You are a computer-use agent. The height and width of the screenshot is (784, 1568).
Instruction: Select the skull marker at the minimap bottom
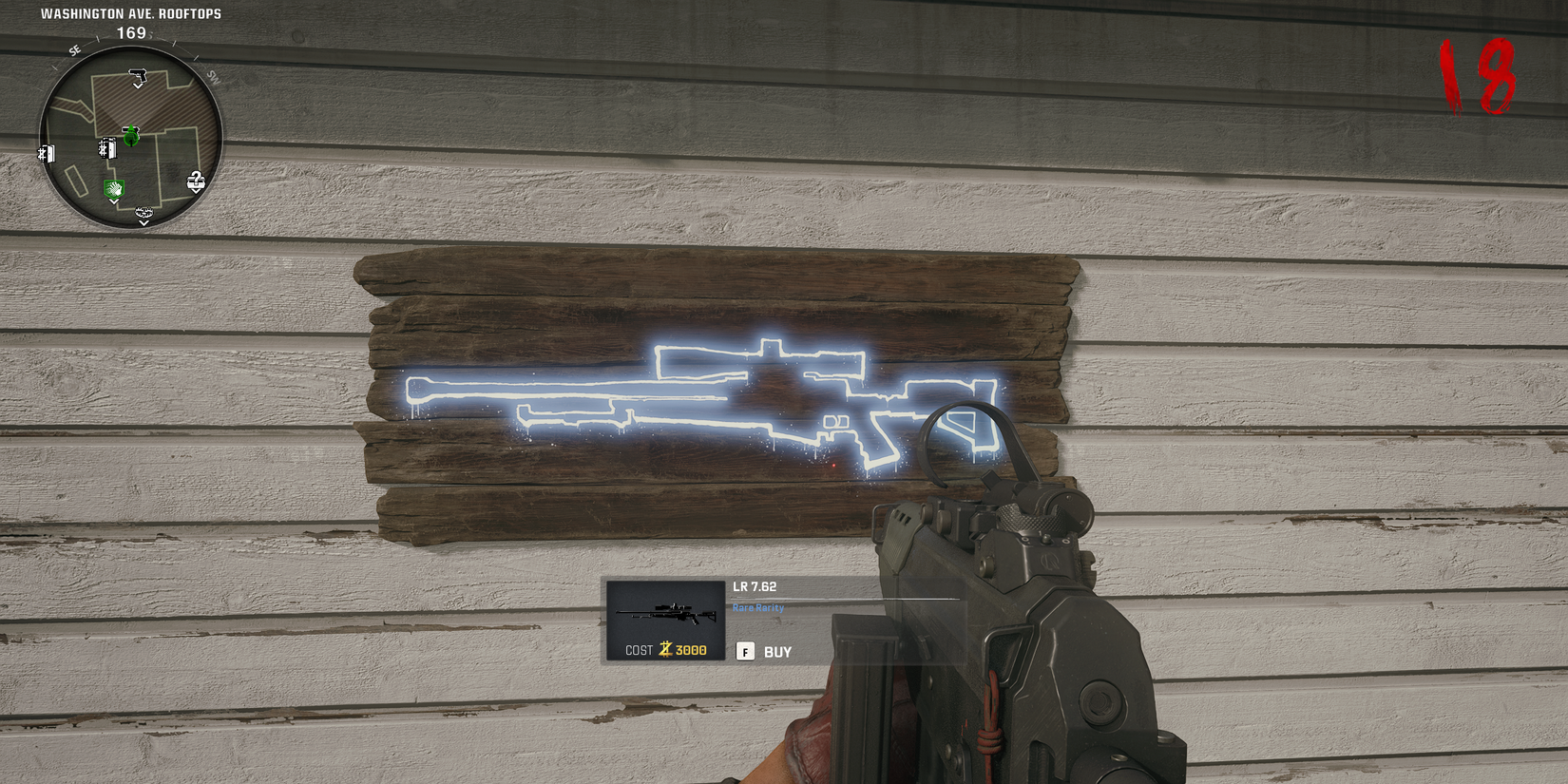pos(143,213)
